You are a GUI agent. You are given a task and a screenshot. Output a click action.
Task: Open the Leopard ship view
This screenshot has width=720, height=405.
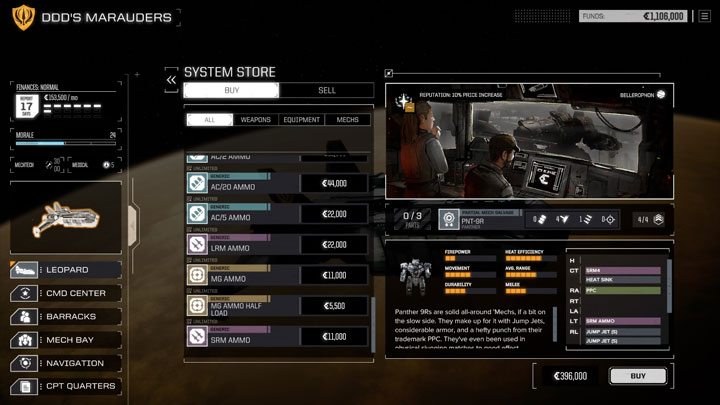tap(67, 270)
